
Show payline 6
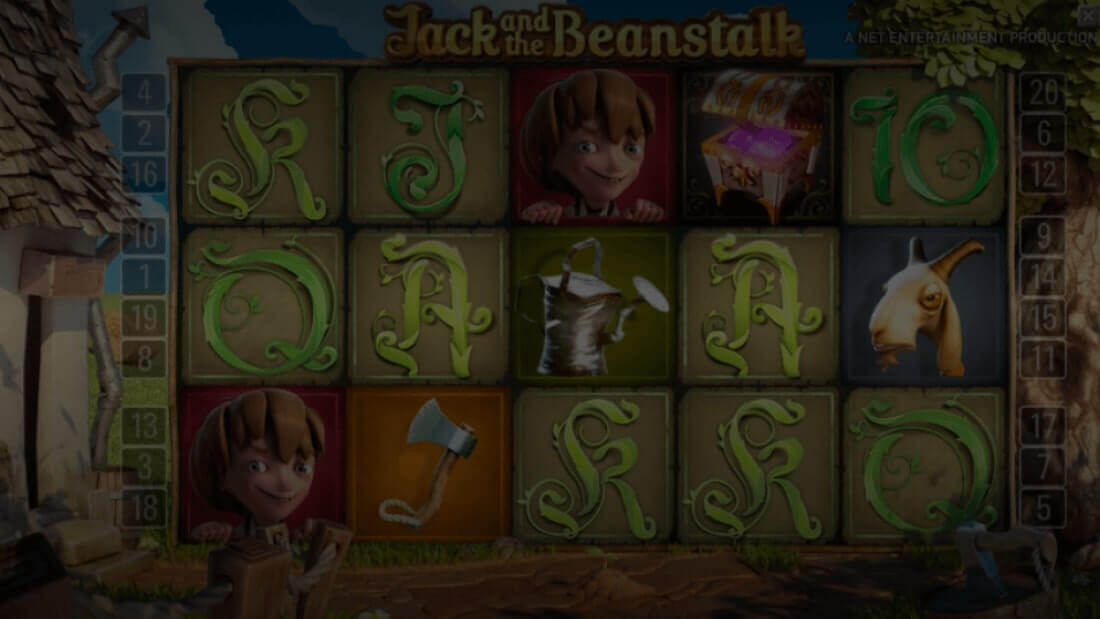[1043, 133]
